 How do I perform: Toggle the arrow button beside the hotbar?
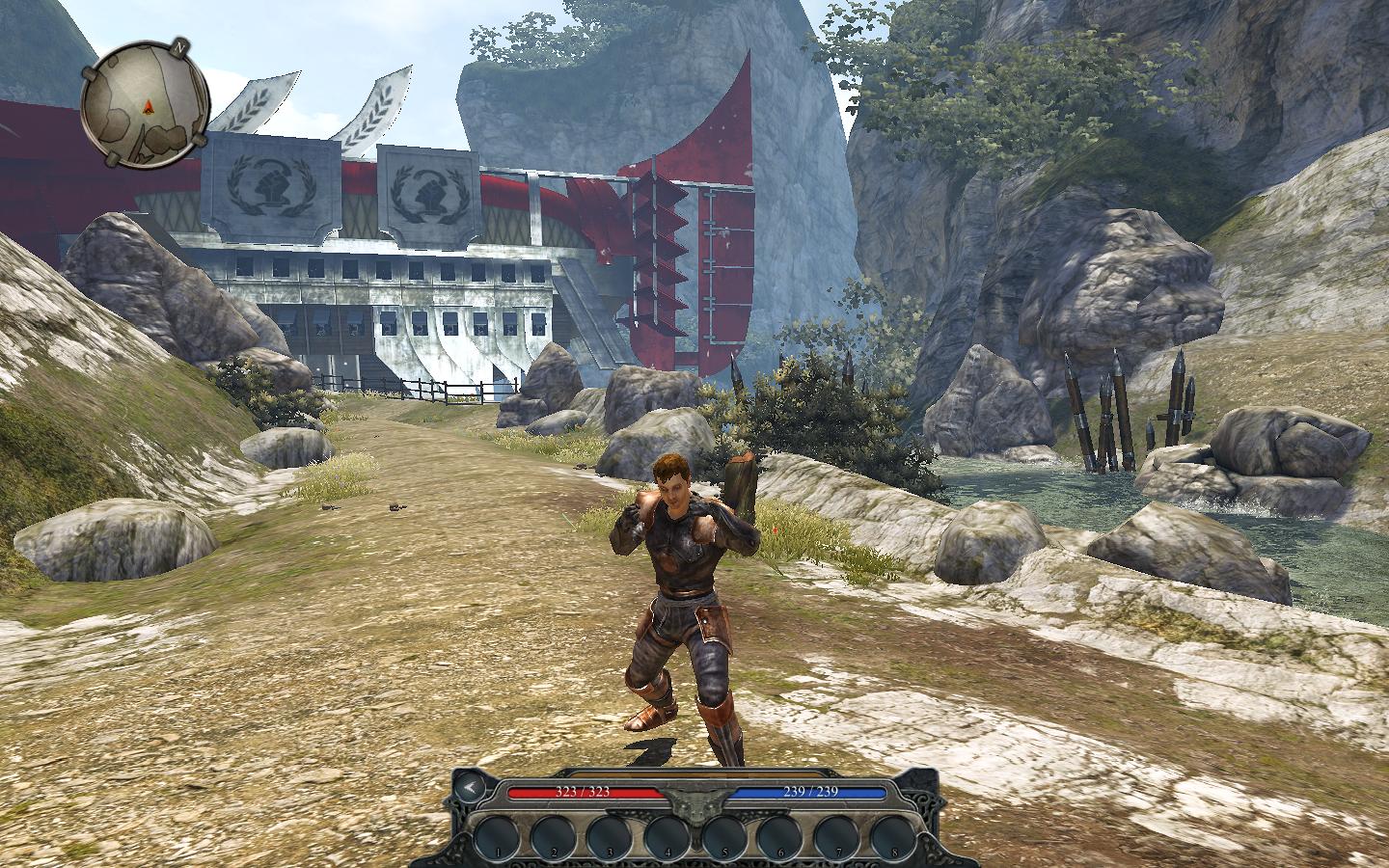coord(470,788)
